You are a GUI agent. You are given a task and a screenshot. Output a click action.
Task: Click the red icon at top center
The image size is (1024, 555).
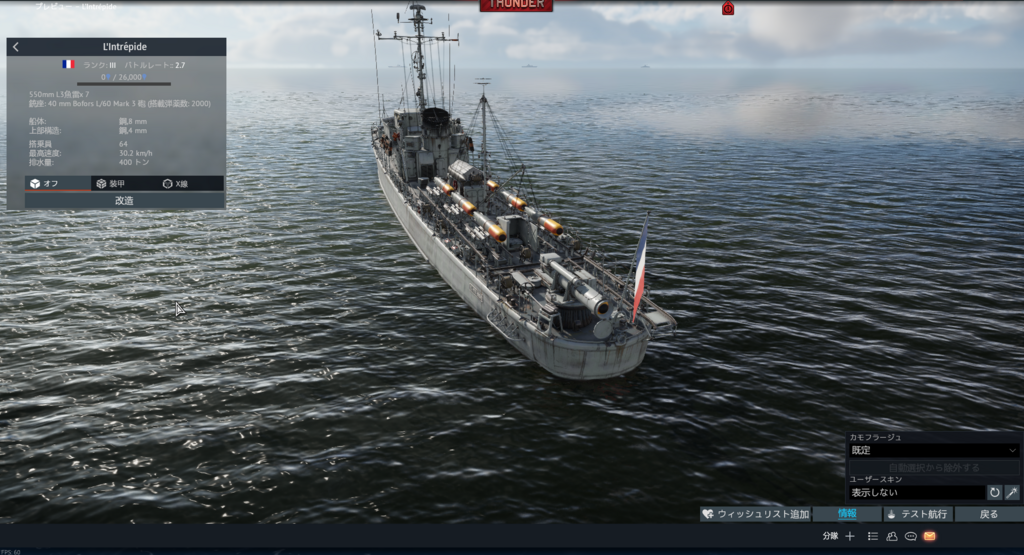pyautogui.click(x=728, y=9)
